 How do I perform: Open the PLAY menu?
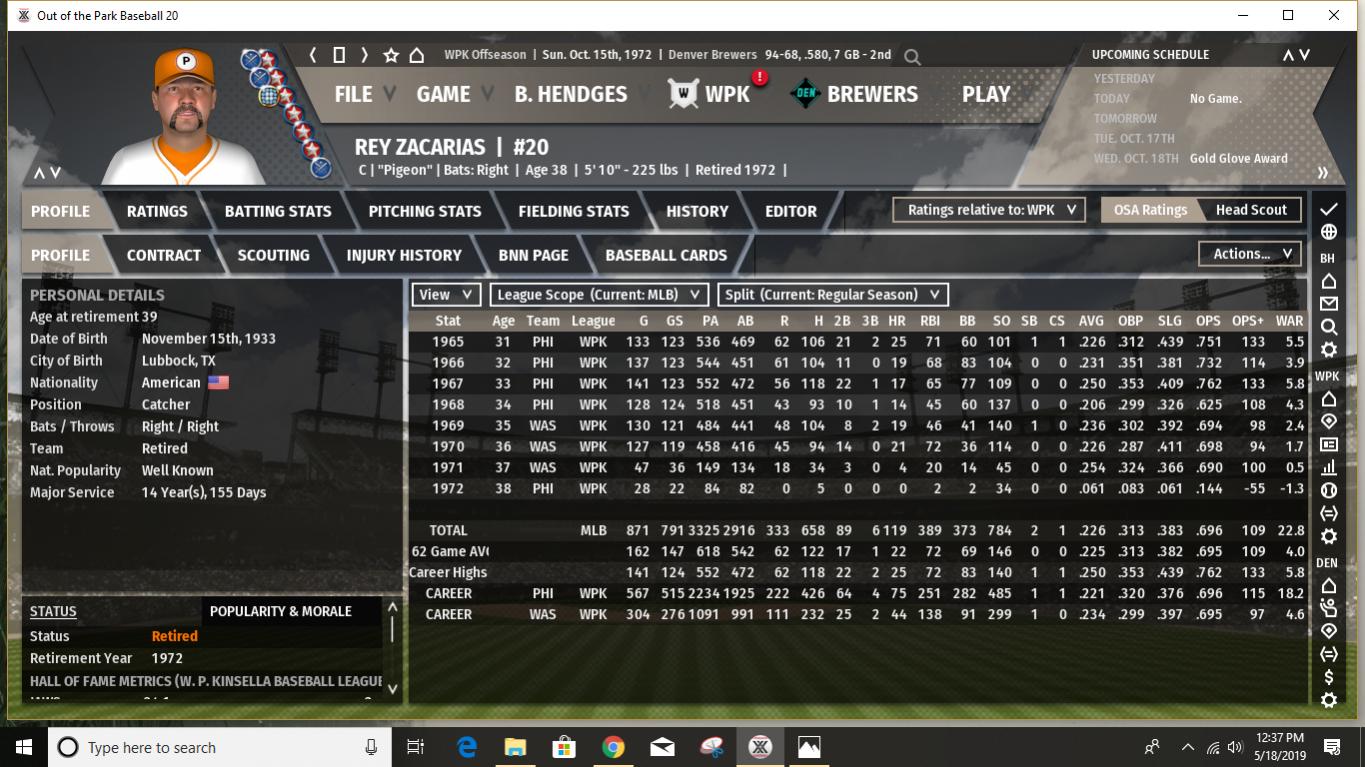click(986, 94)
